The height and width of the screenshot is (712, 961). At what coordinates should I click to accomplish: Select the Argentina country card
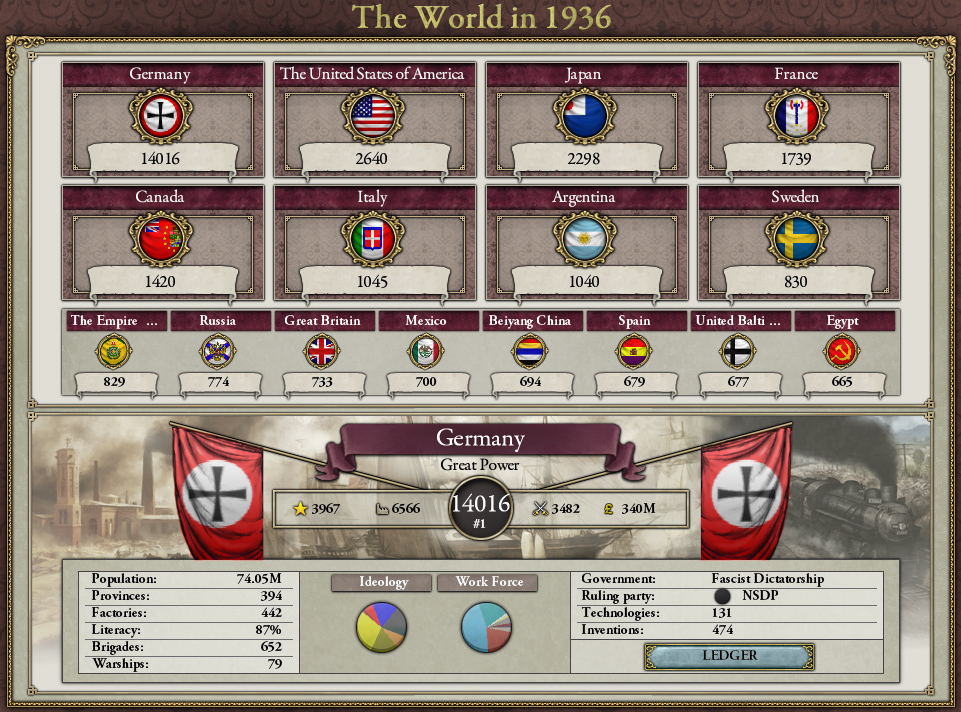pos(584,241)
